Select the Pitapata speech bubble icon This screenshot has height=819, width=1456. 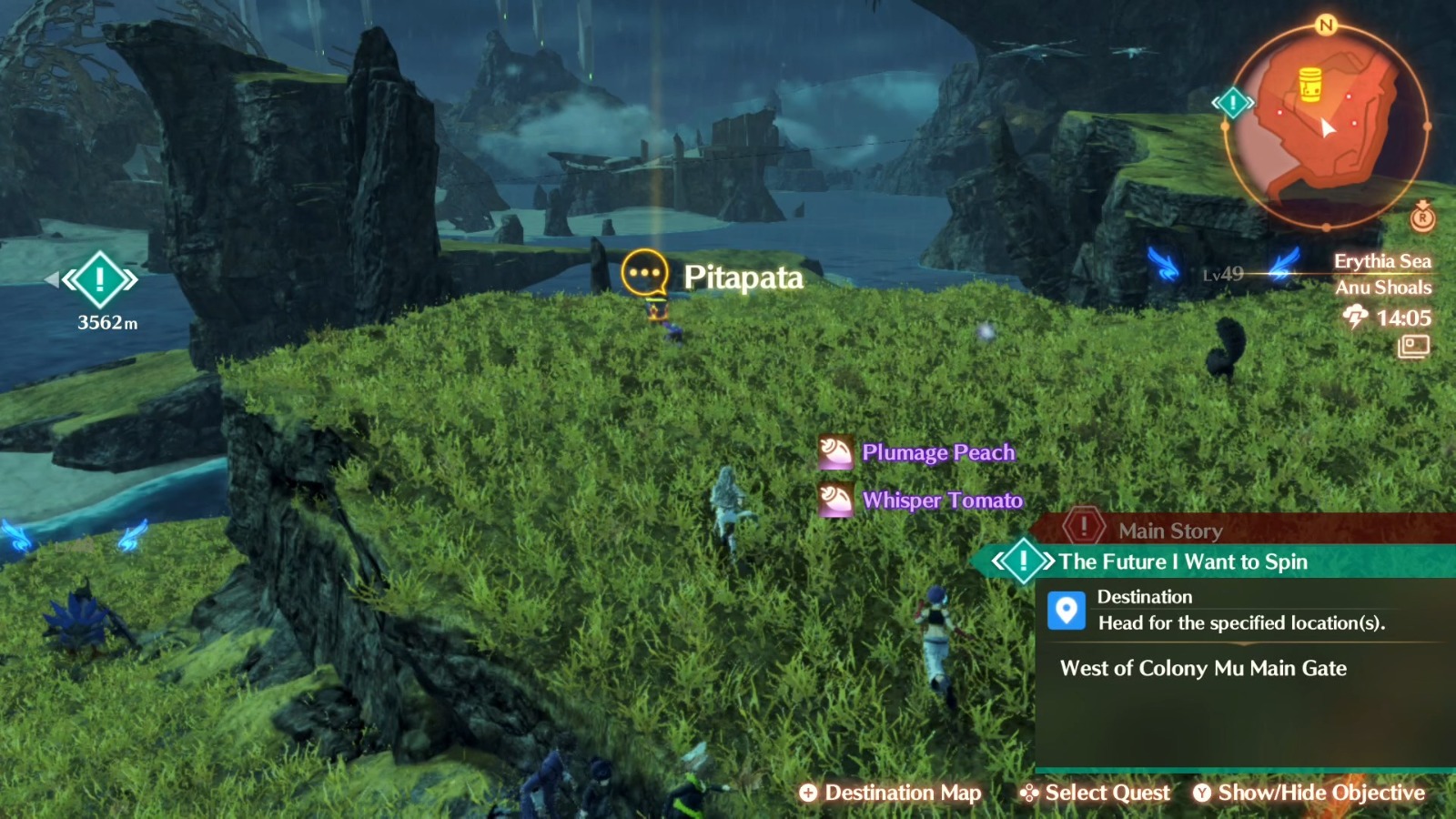tap(643, 271)
